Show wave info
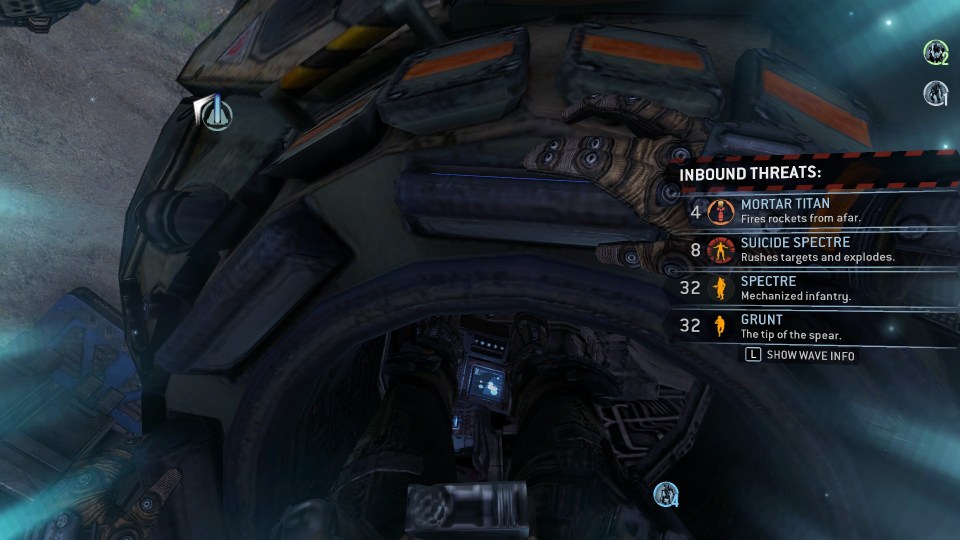This screenshot has width=960, height=540. 801,355
